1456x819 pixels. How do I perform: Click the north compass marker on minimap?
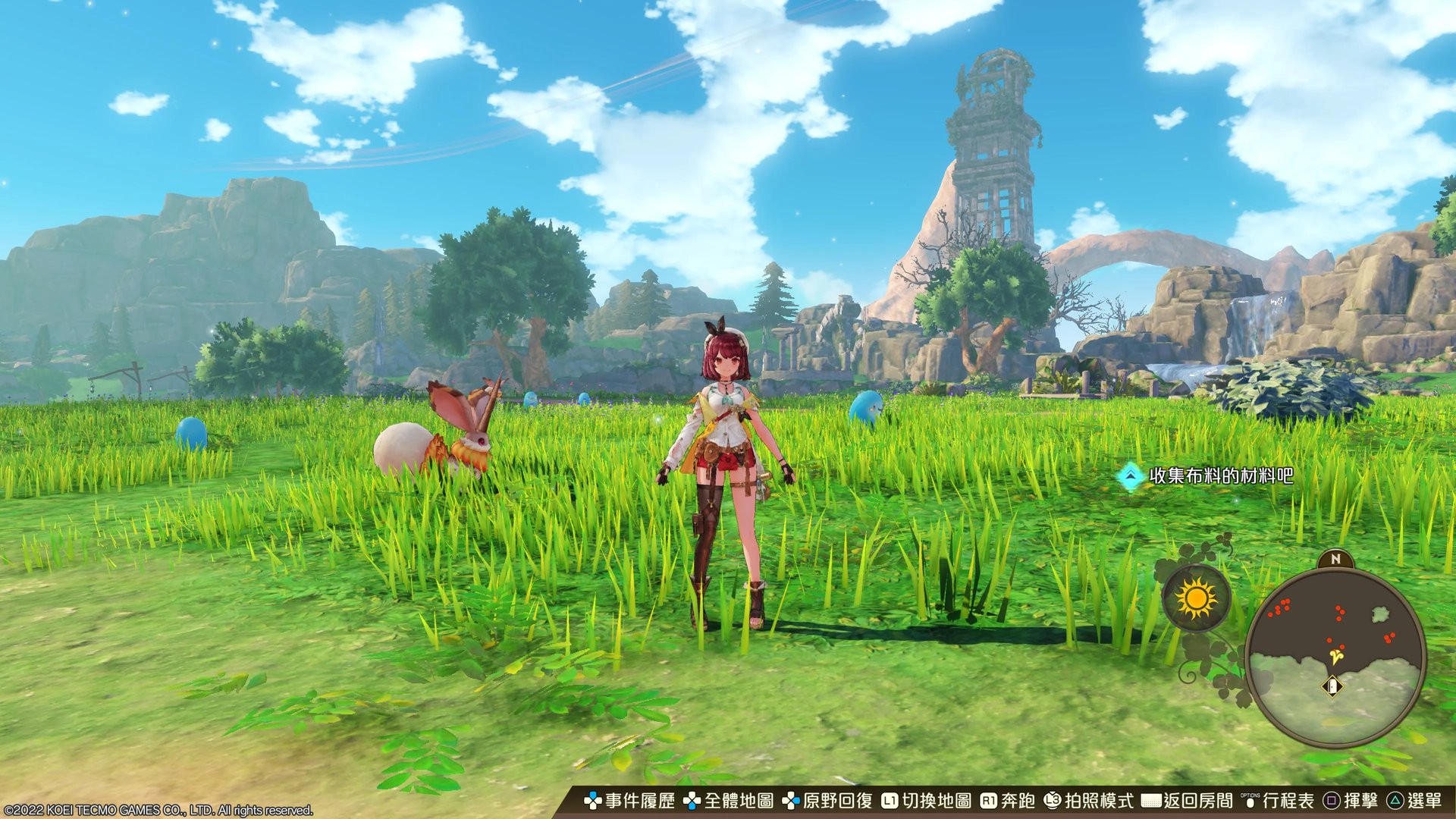tap(1335, 559)
